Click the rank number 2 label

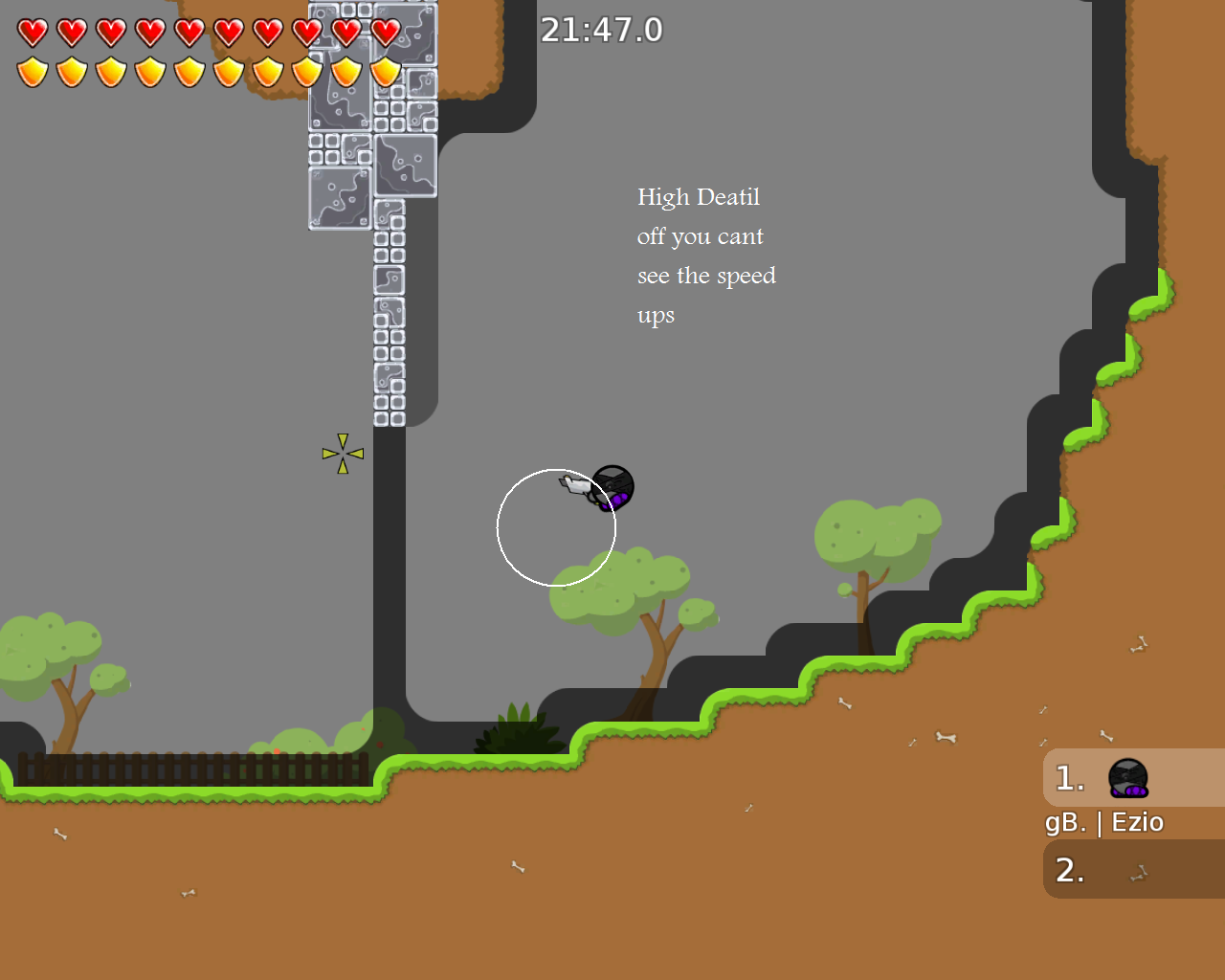1069,870
